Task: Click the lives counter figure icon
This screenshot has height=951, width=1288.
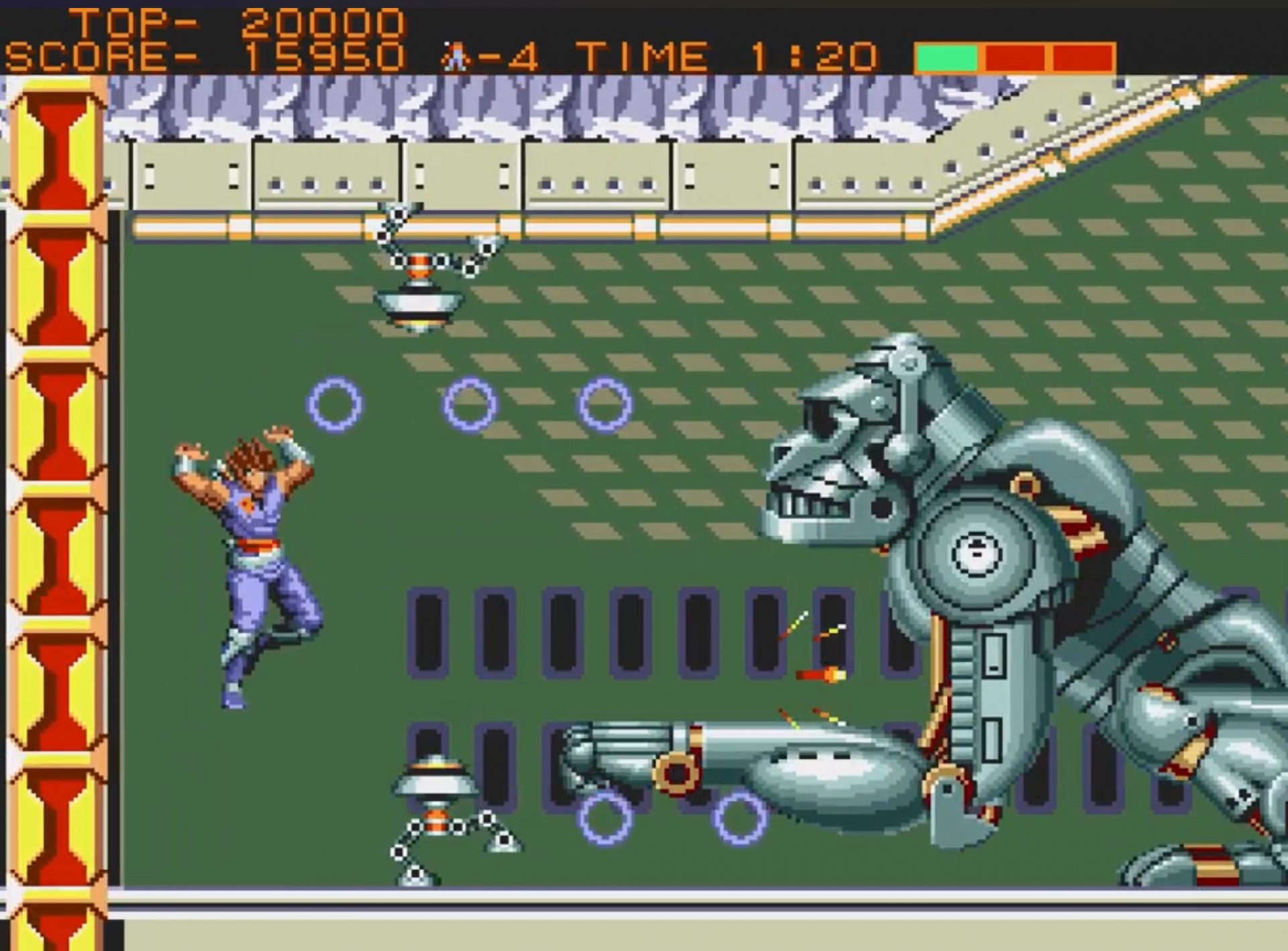Action: coord(456,57)
